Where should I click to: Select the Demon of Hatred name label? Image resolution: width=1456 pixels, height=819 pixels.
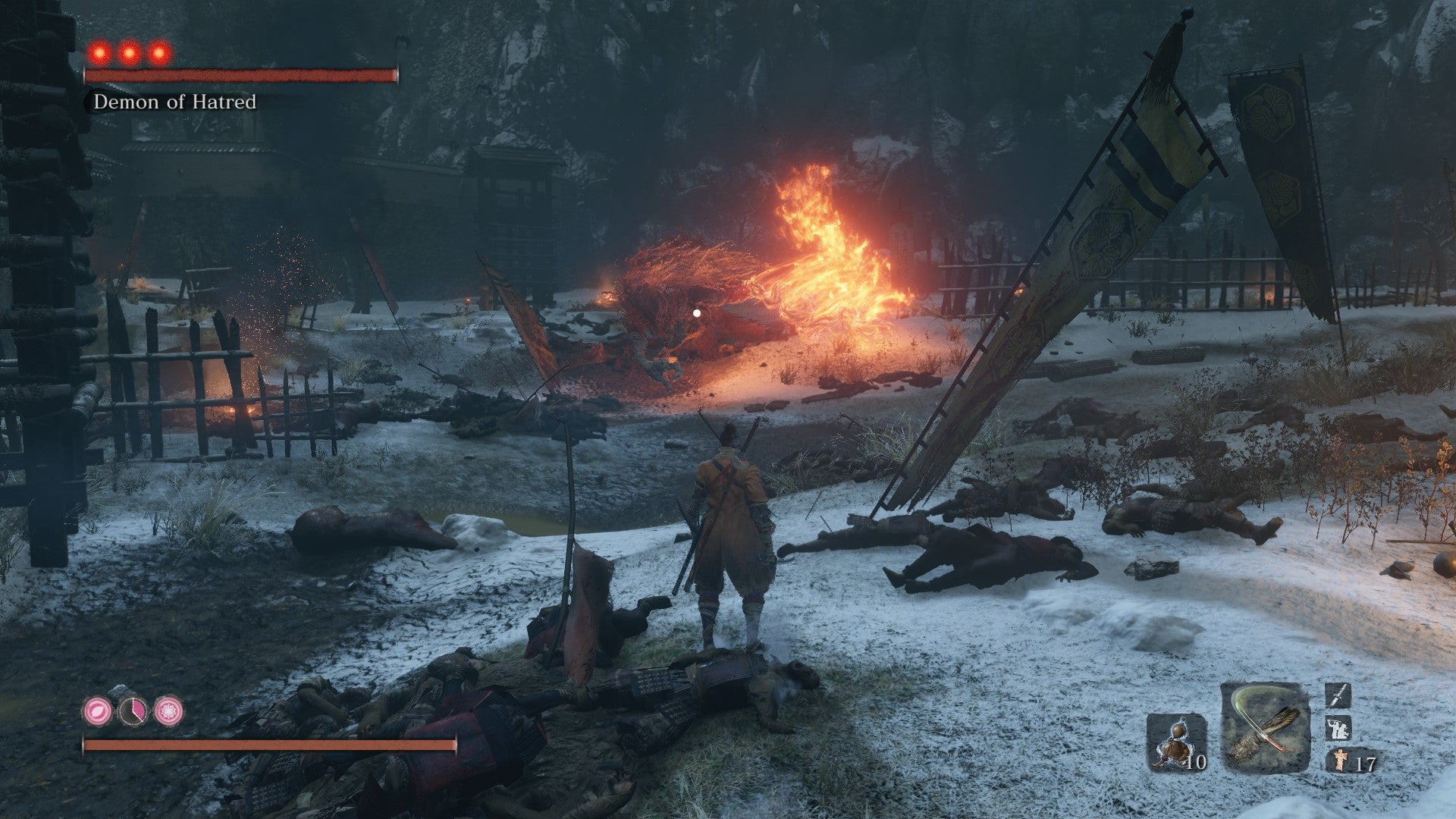click(175, 102)
